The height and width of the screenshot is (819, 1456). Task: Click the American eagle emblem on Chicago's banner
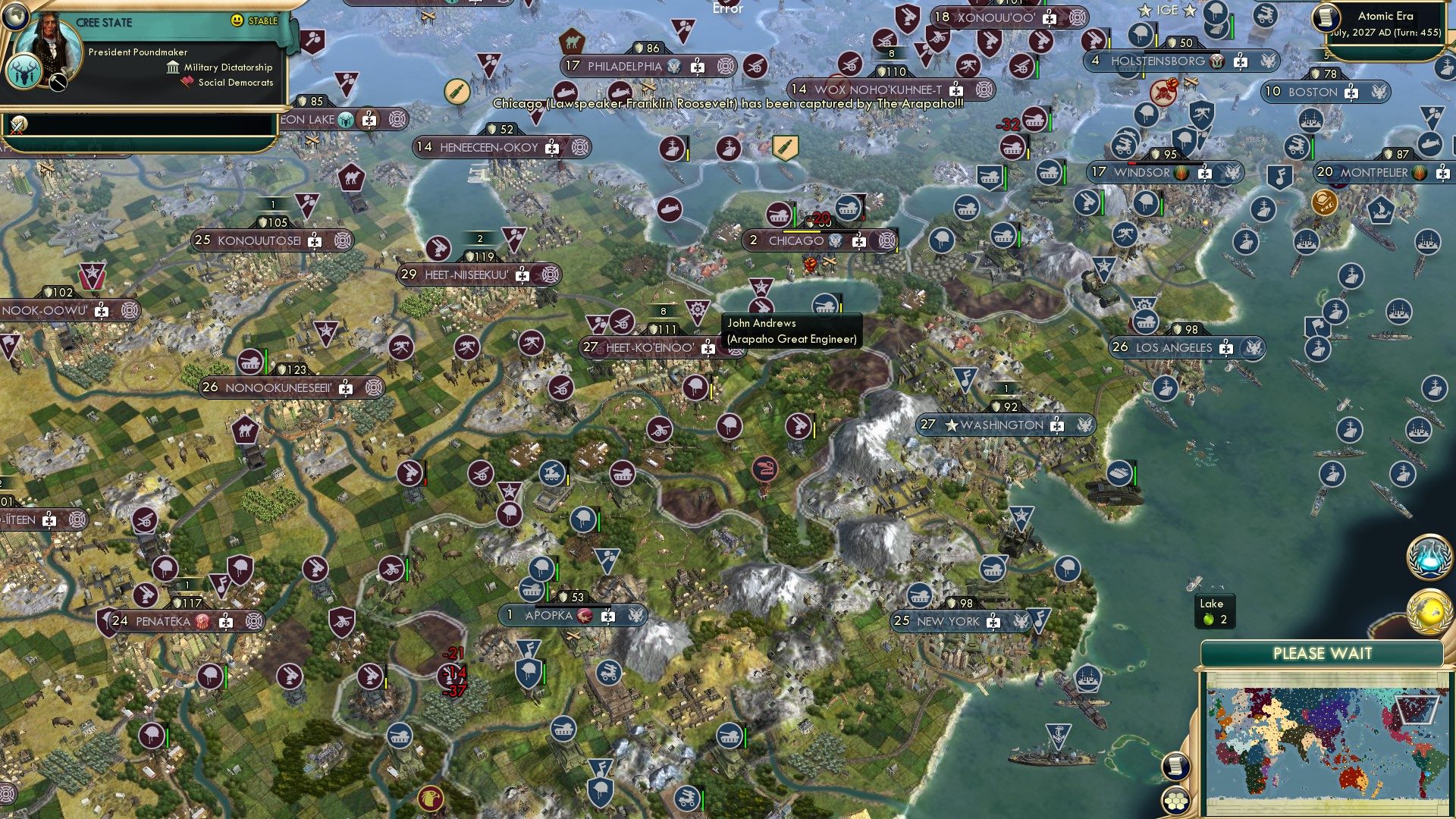835,241
